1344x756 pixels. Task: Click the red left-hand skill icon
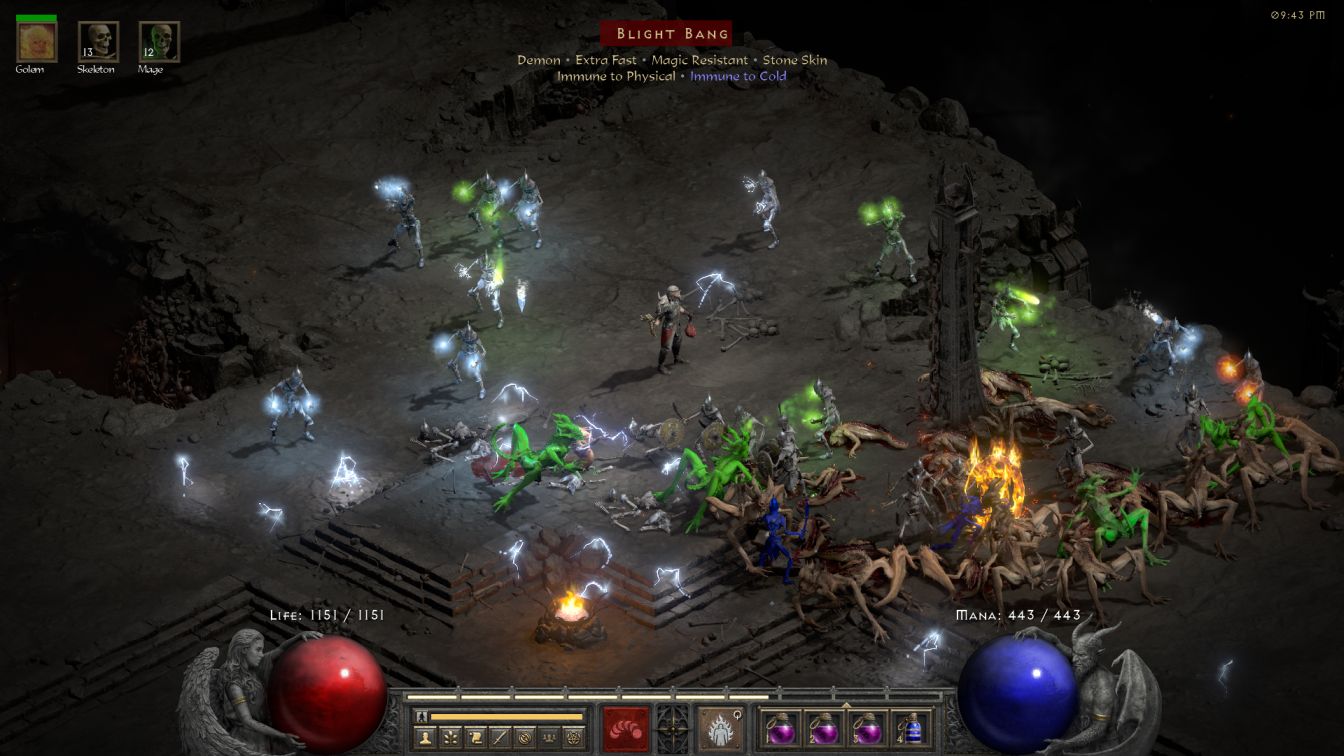(625, 728)
